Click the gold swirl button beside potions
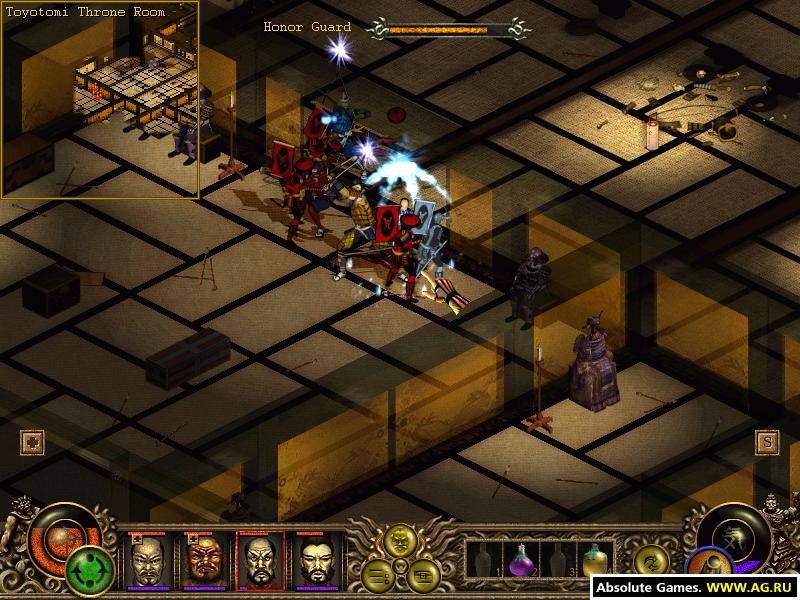Viewport: 800px width, 600px height. pos(650,560)
